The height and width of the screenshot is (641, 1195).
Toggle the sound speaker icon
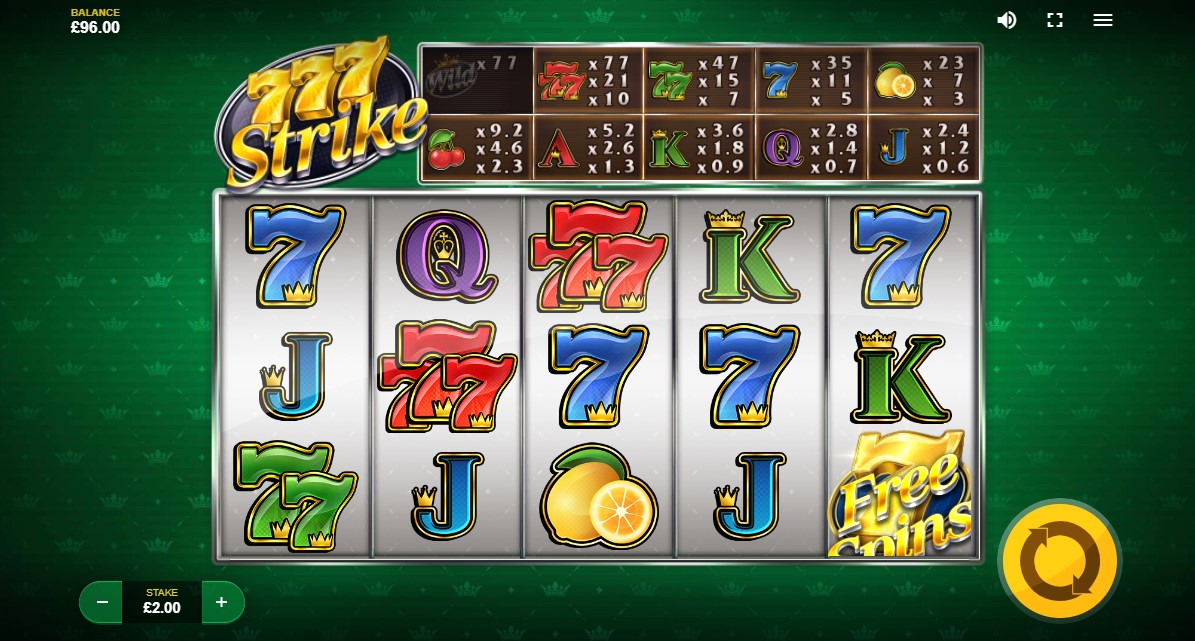(x=1007, y=20)
